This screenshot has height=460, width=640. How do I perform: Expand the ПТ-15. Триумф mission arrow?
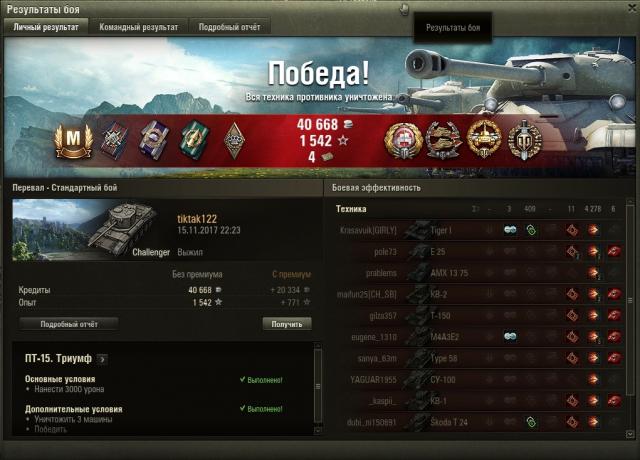tap(102, 358)
